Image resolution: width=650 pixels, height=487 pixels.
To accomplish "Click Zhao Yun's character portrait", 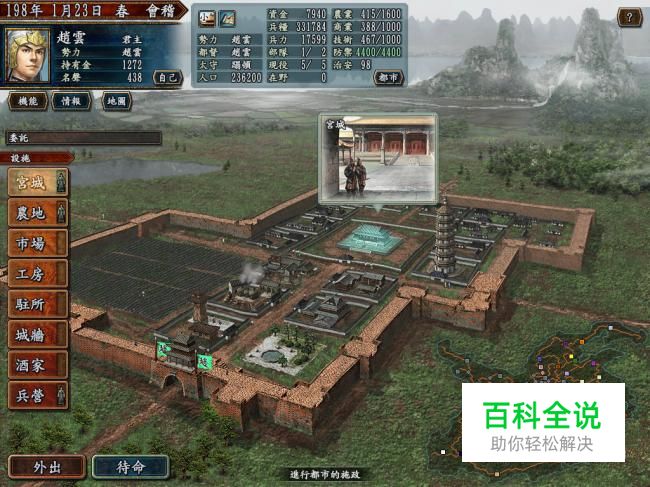I will pyautogui.click(x=28, y=55).
